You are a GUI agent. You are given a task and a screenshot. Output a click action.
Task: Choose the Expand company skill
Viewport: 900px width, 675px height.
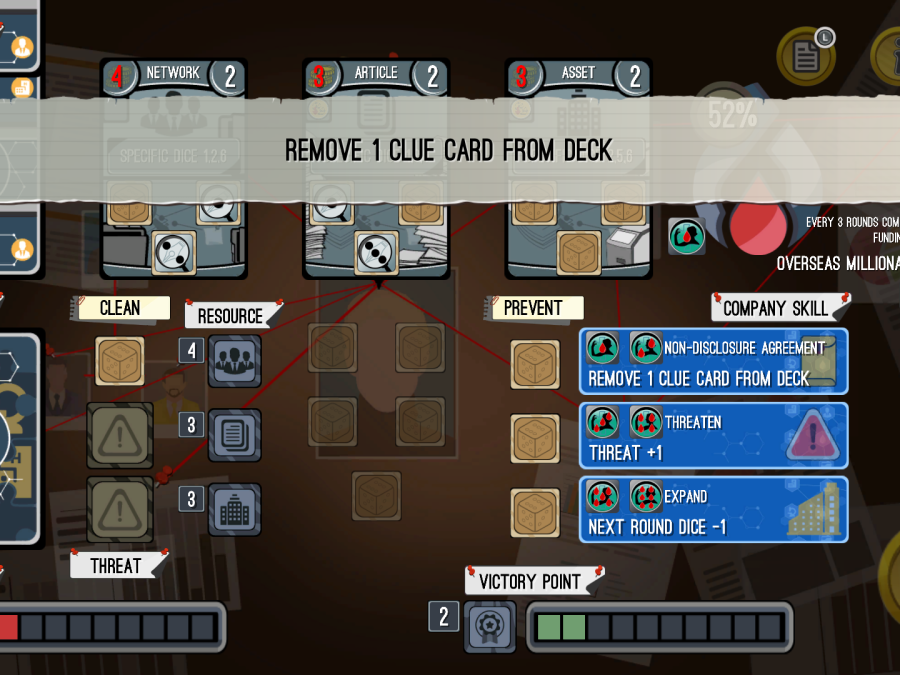713,510
